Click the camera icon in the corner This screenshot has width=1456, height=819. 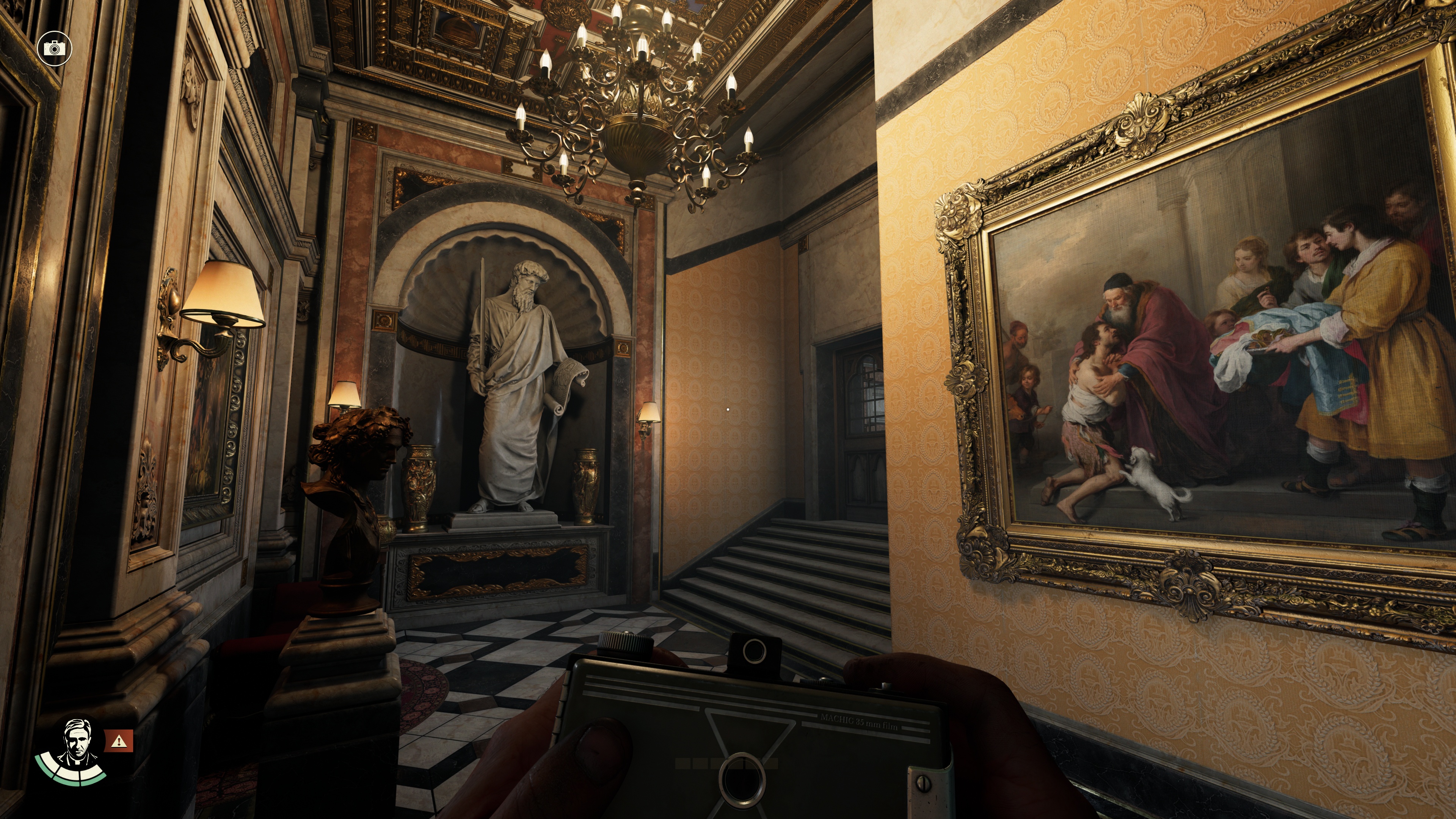54,49
